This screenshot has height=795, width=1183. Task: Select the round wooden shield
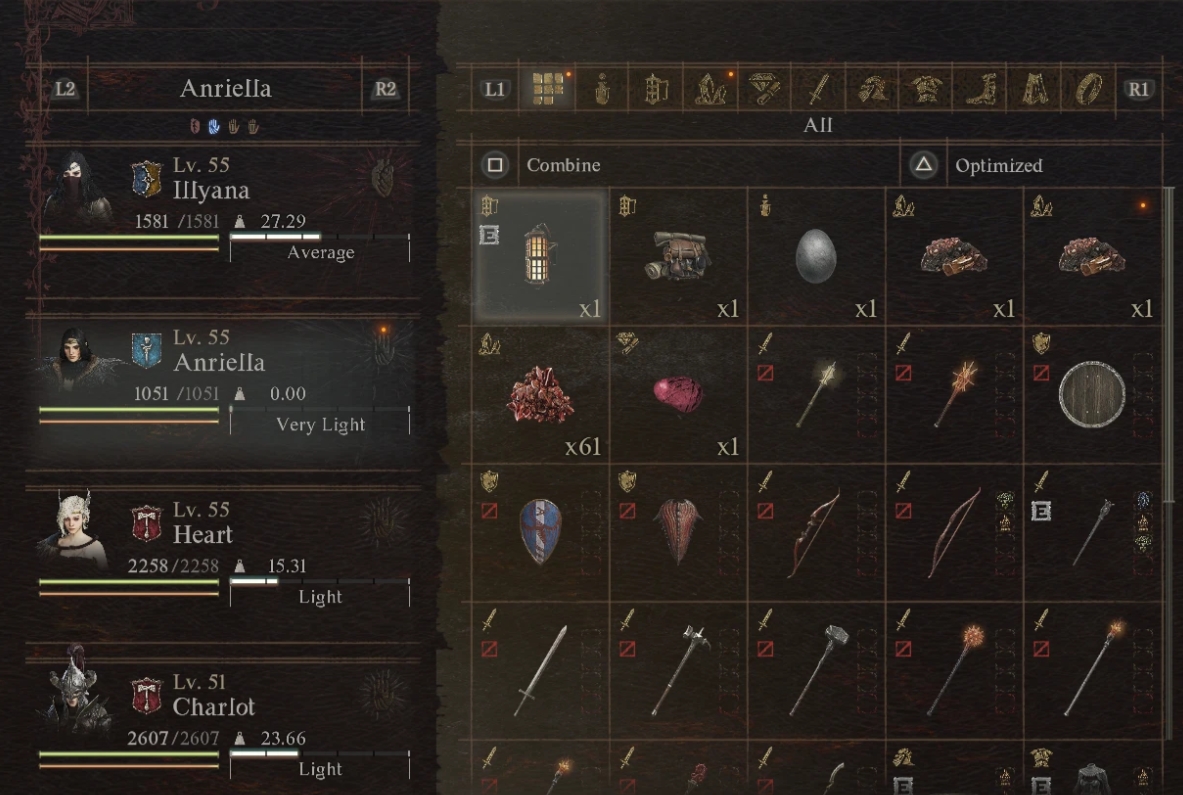click(x=1093, y=394)
